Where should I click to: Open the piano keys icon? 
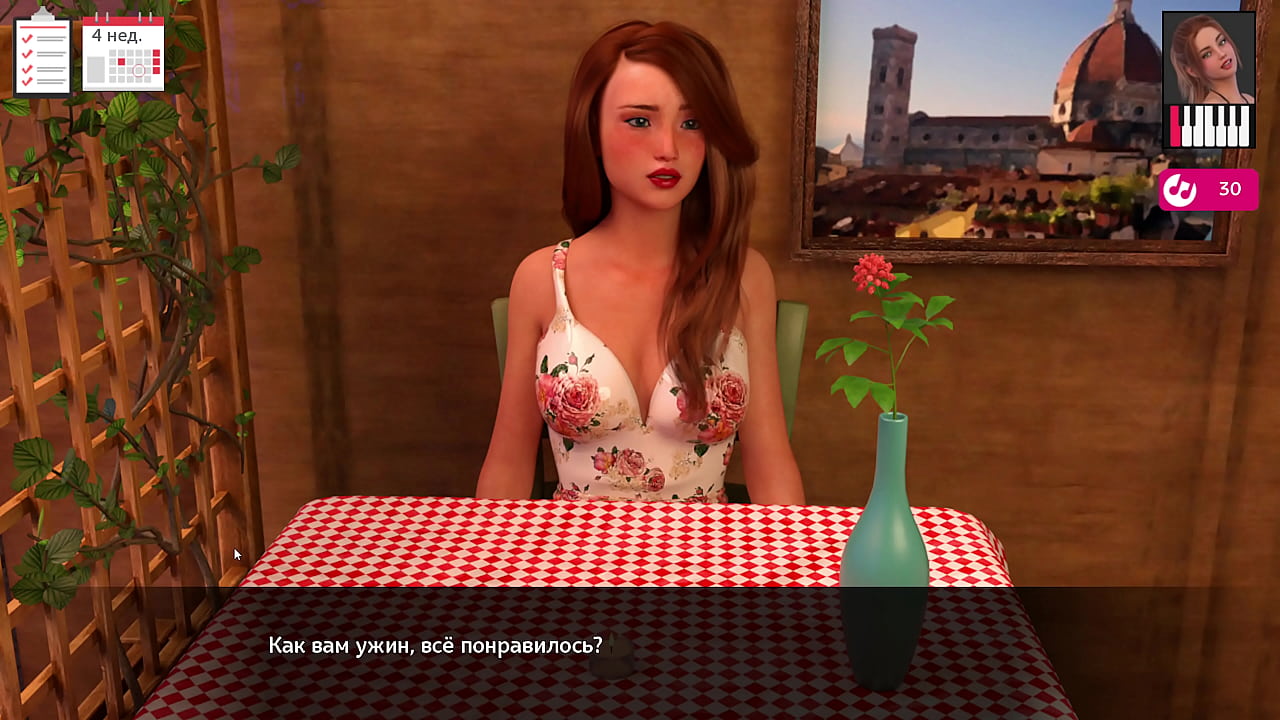pyautogui.click(x=1209, y=127)
